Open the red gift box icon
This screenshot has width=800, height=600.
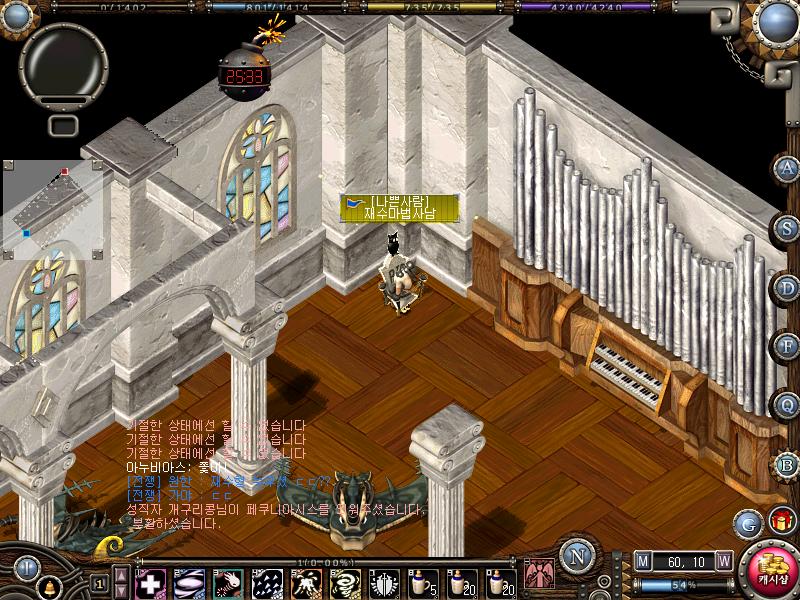click(x=781, y=520)
